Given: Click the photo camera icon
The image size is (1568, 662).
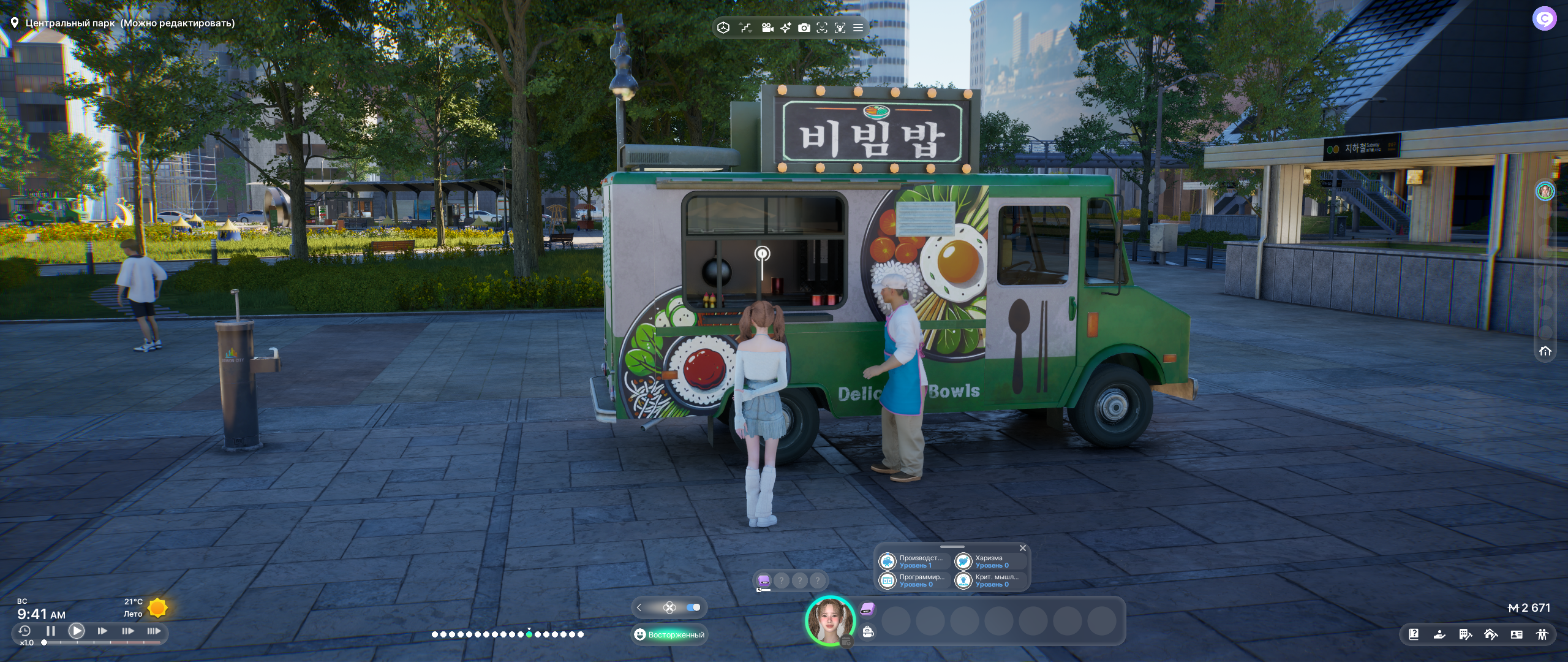Looking at the screenshot, I should point(804,28).
